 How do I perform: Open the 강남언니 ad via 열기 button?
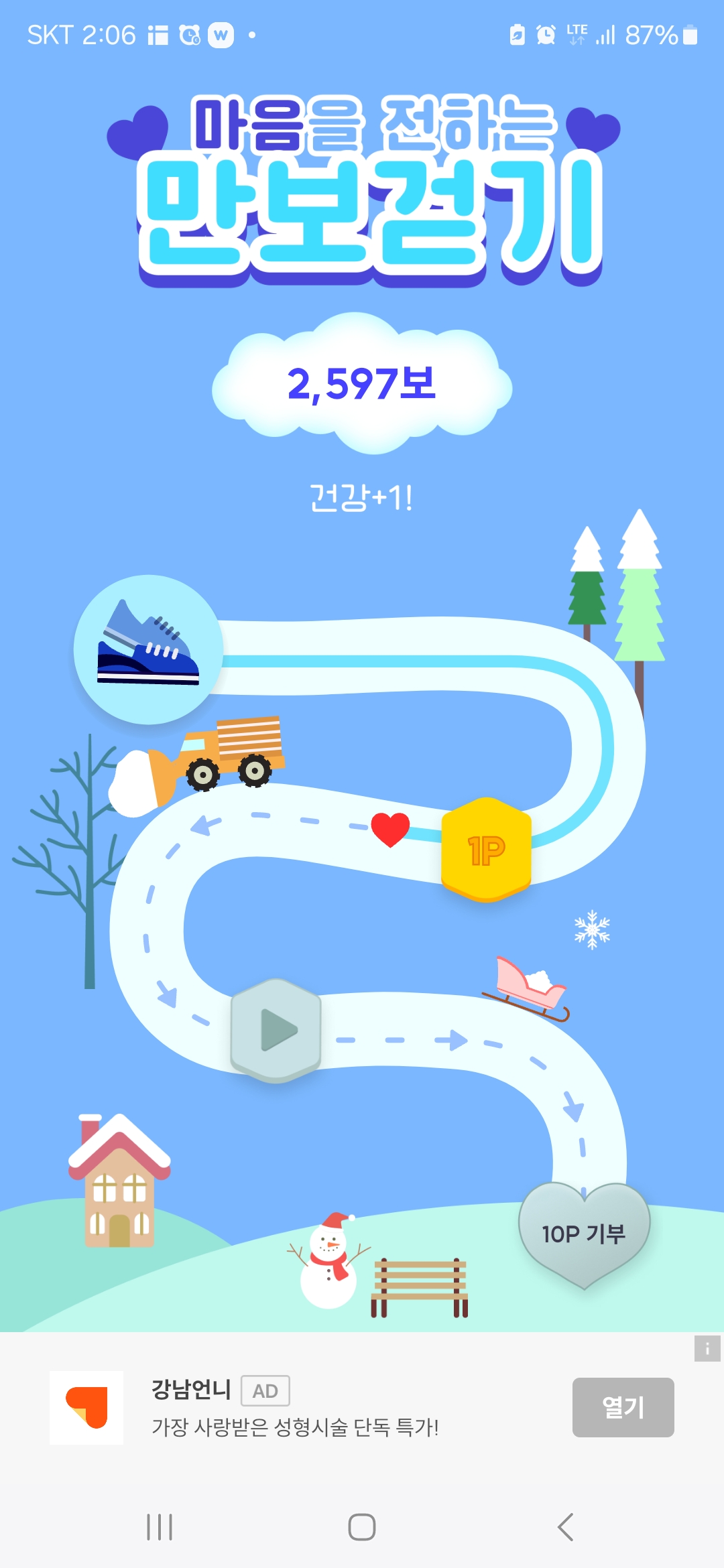623,1407
